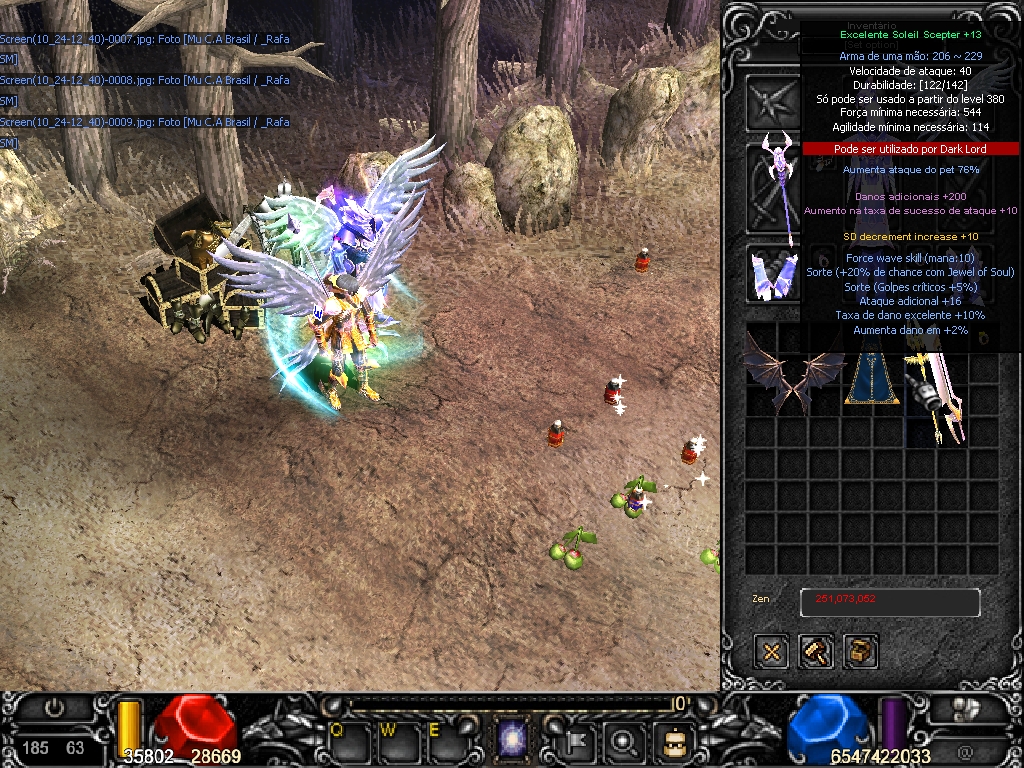Screen dimensions: 1024x768
Task: Select the blue gloves equipment slot
Action: click(x=773, y=273)
